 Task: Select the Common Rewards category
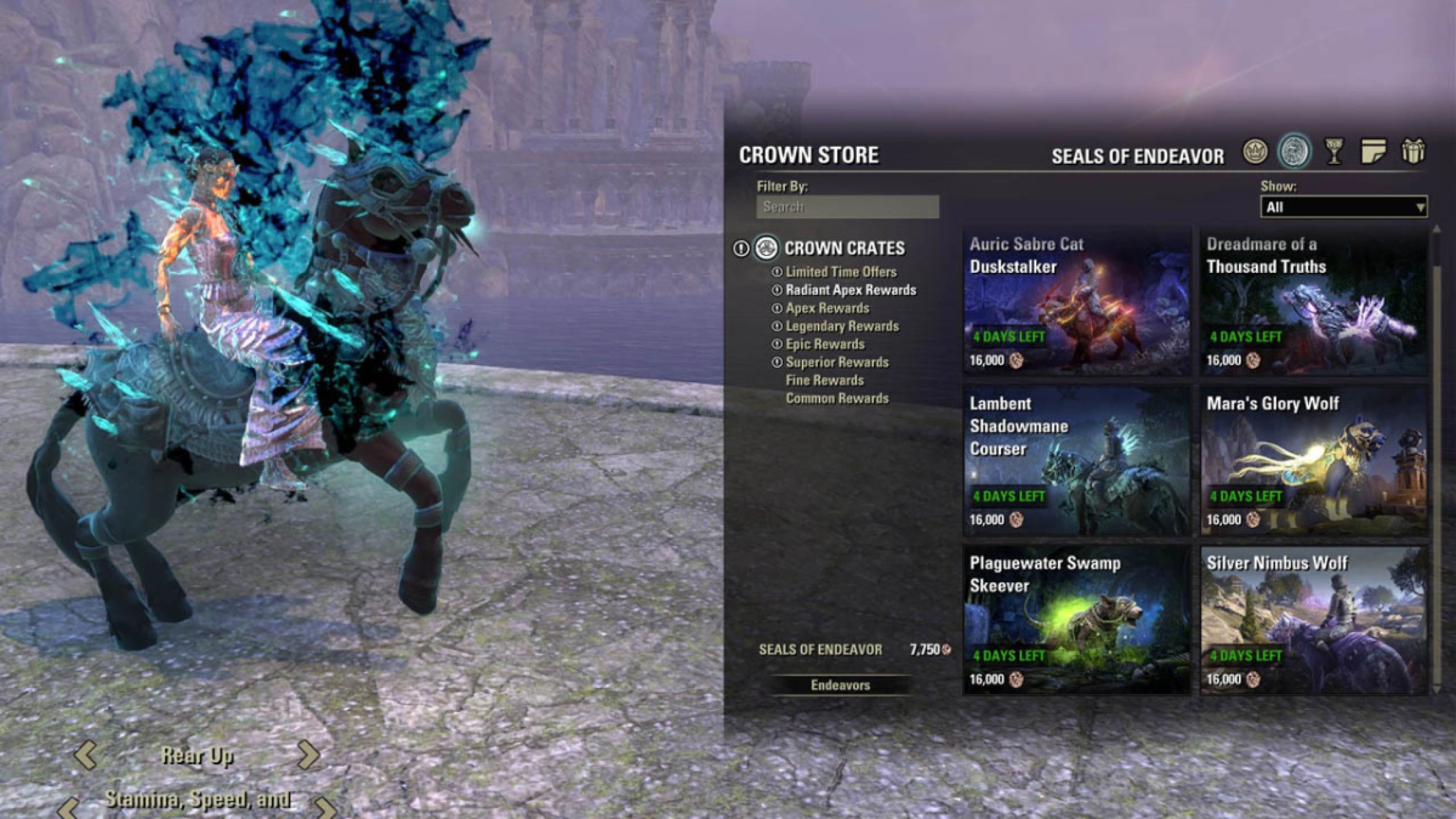[838, 399]
